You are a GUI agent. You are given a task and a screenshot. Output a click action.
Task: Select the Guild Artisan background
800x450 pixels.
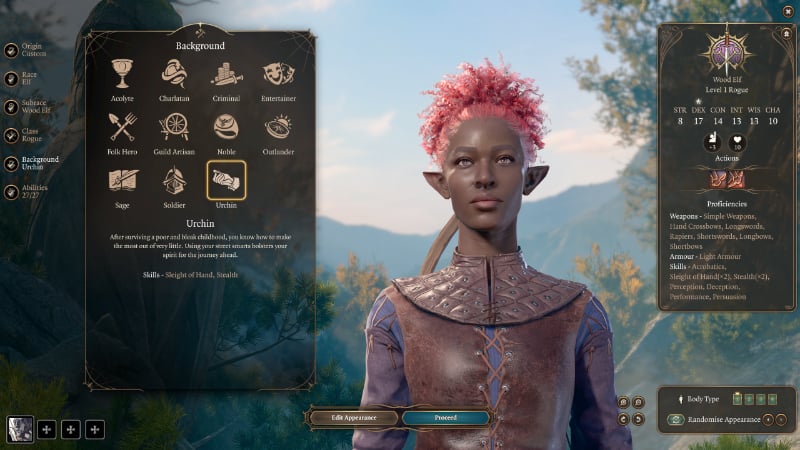[174, 127]
